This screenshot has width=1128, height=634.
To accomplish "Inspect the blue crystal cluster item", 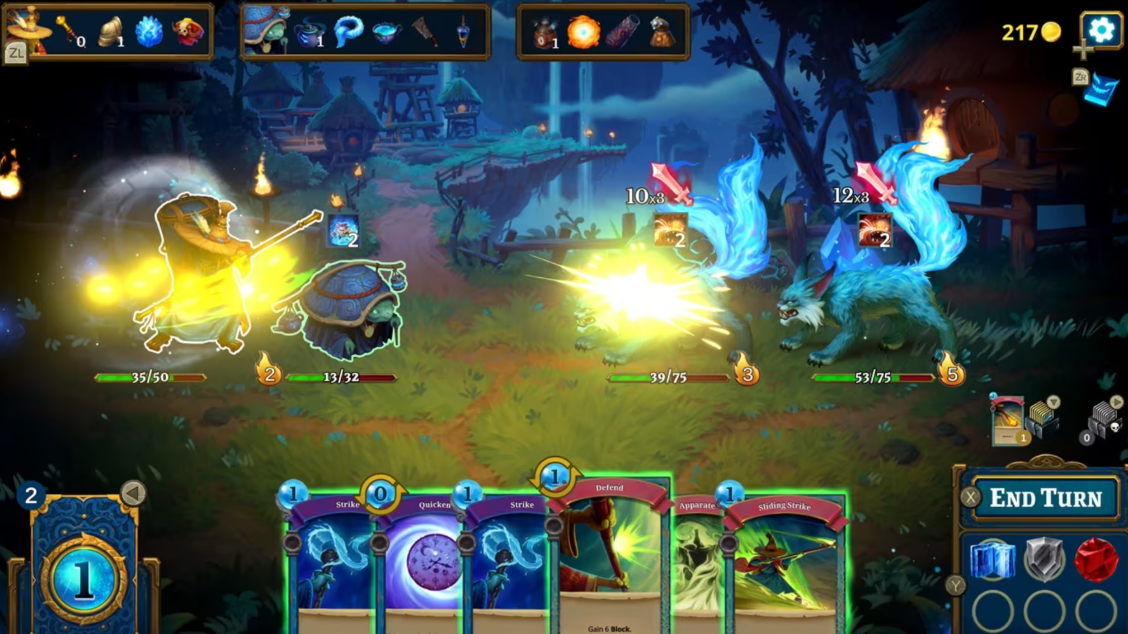I will pos(149,32).
